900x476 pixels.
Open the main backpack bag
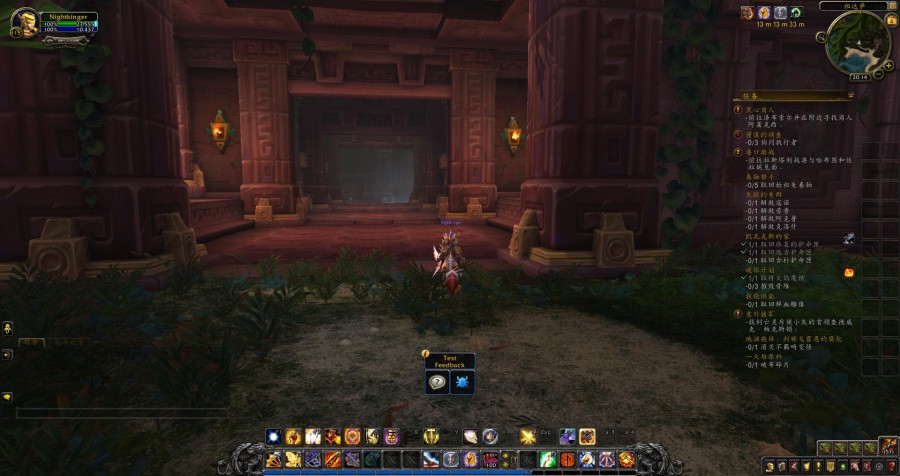pos(888,448)
